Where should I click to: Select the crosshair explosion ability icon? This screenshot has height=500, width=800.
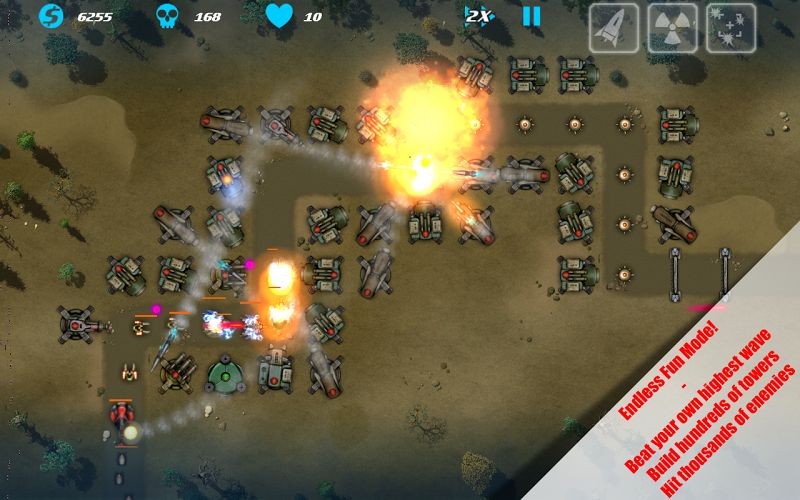pyautogui.click(x=731, y=27)
